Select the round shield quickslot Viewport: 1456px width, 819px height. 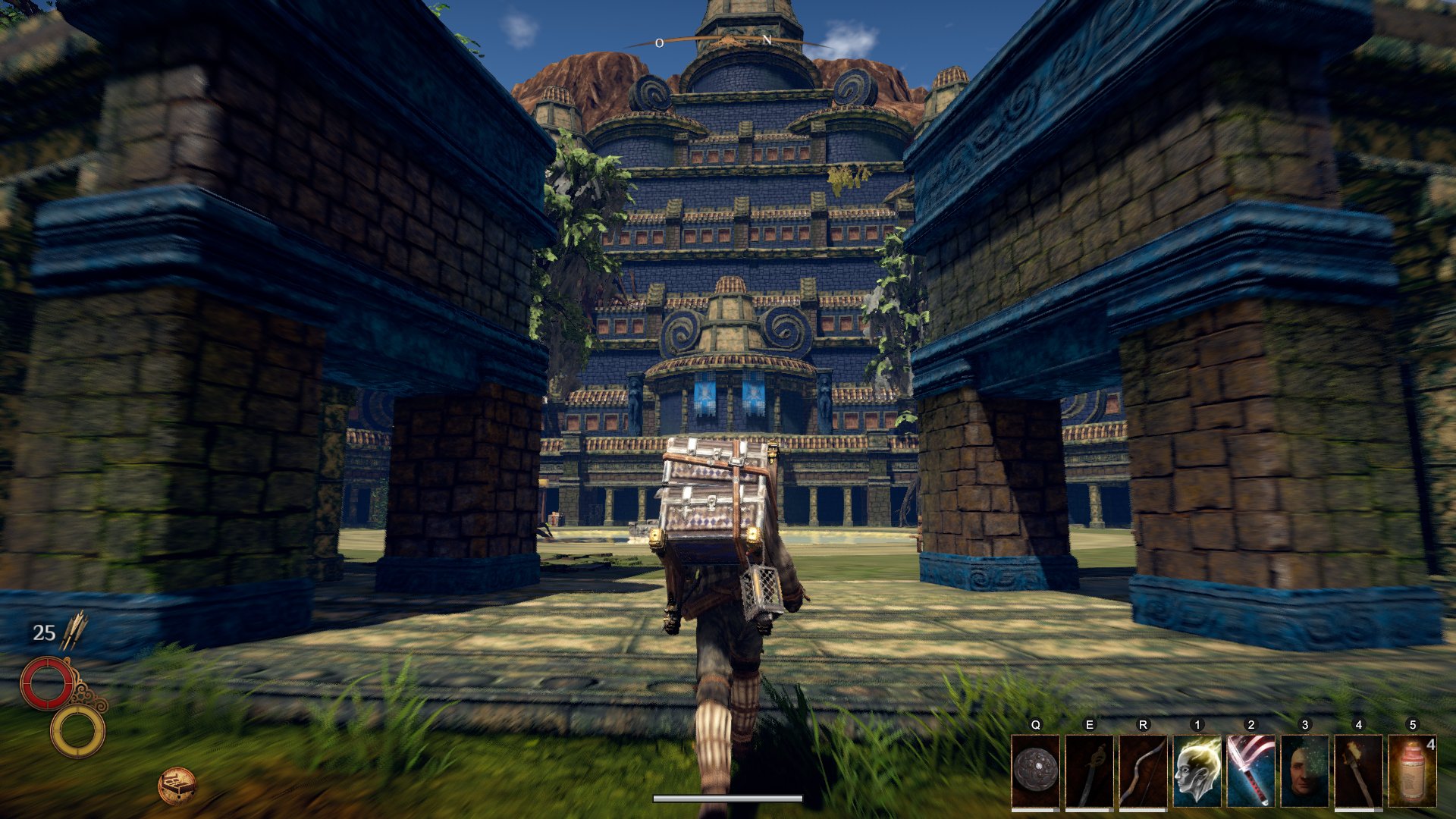click(x=1036, y=770)
